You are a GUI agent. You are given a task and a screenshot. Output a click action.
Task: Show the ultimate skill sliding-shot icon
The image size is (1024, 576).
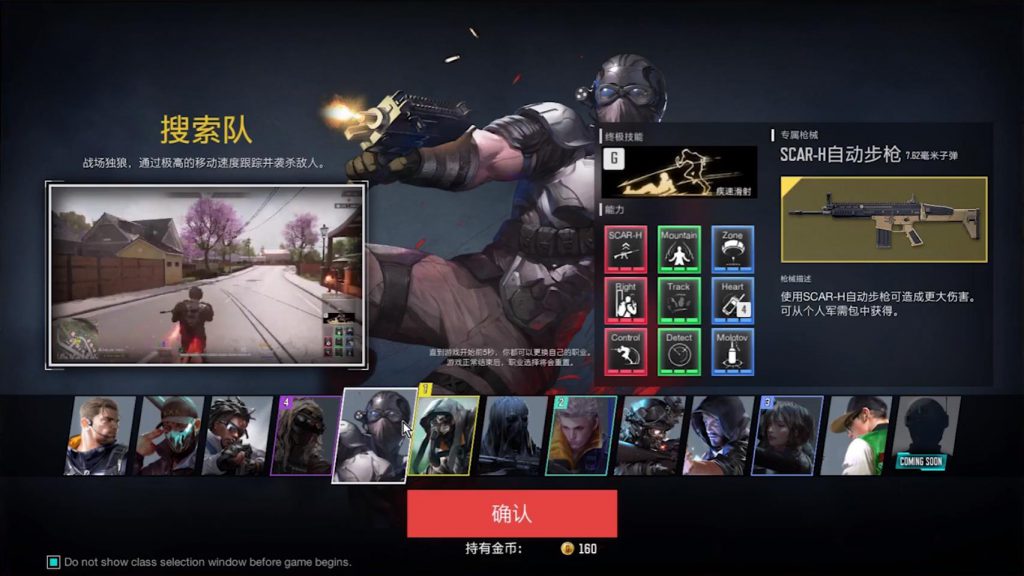pyautogui.click(x=679, y=171)
